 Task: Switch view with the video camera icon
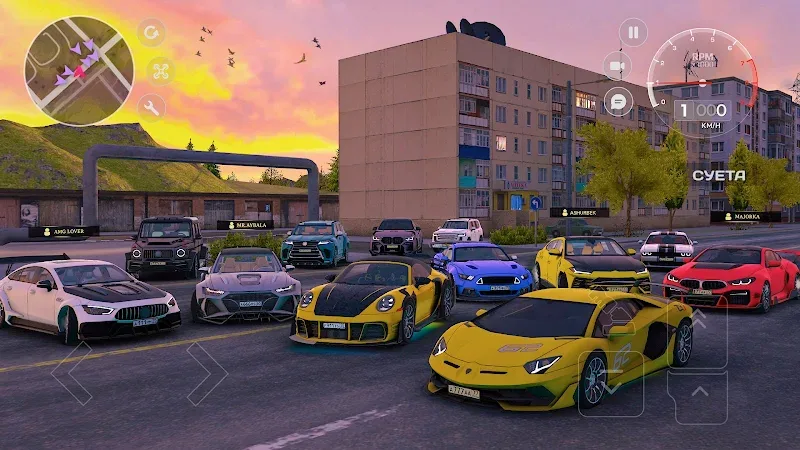coord(617,65)
